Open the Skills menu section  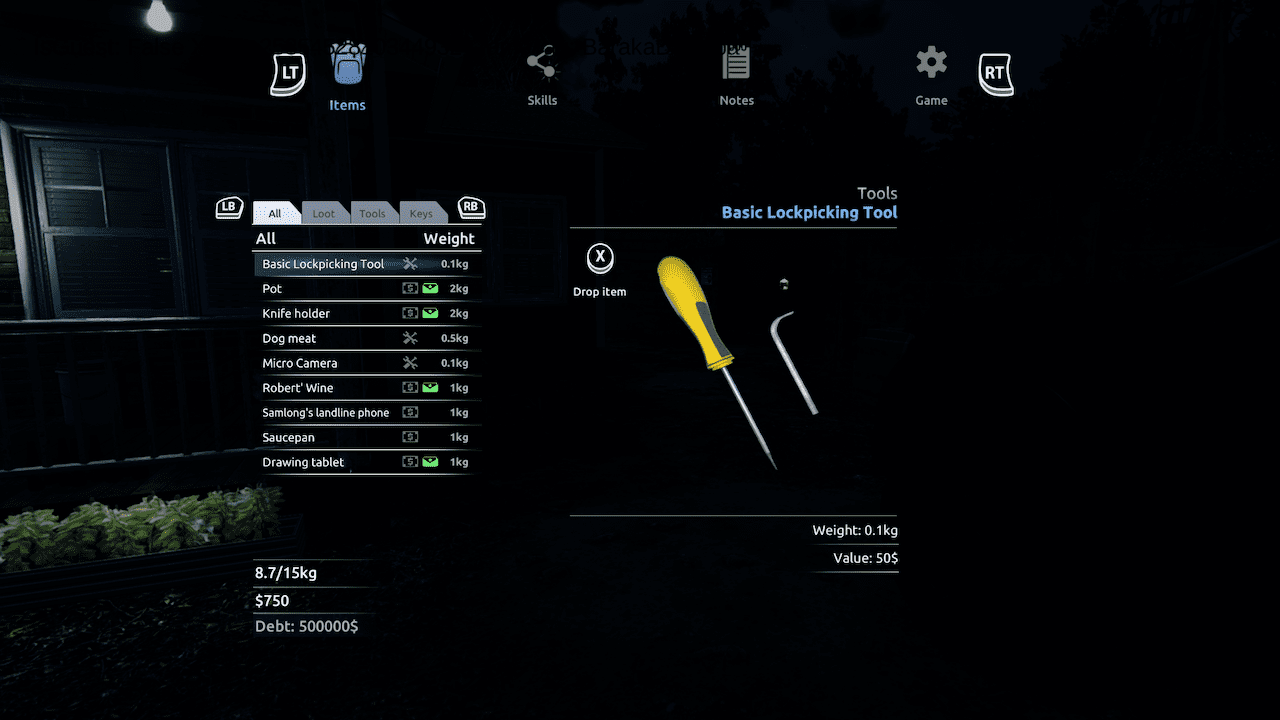tap(542, 76)
